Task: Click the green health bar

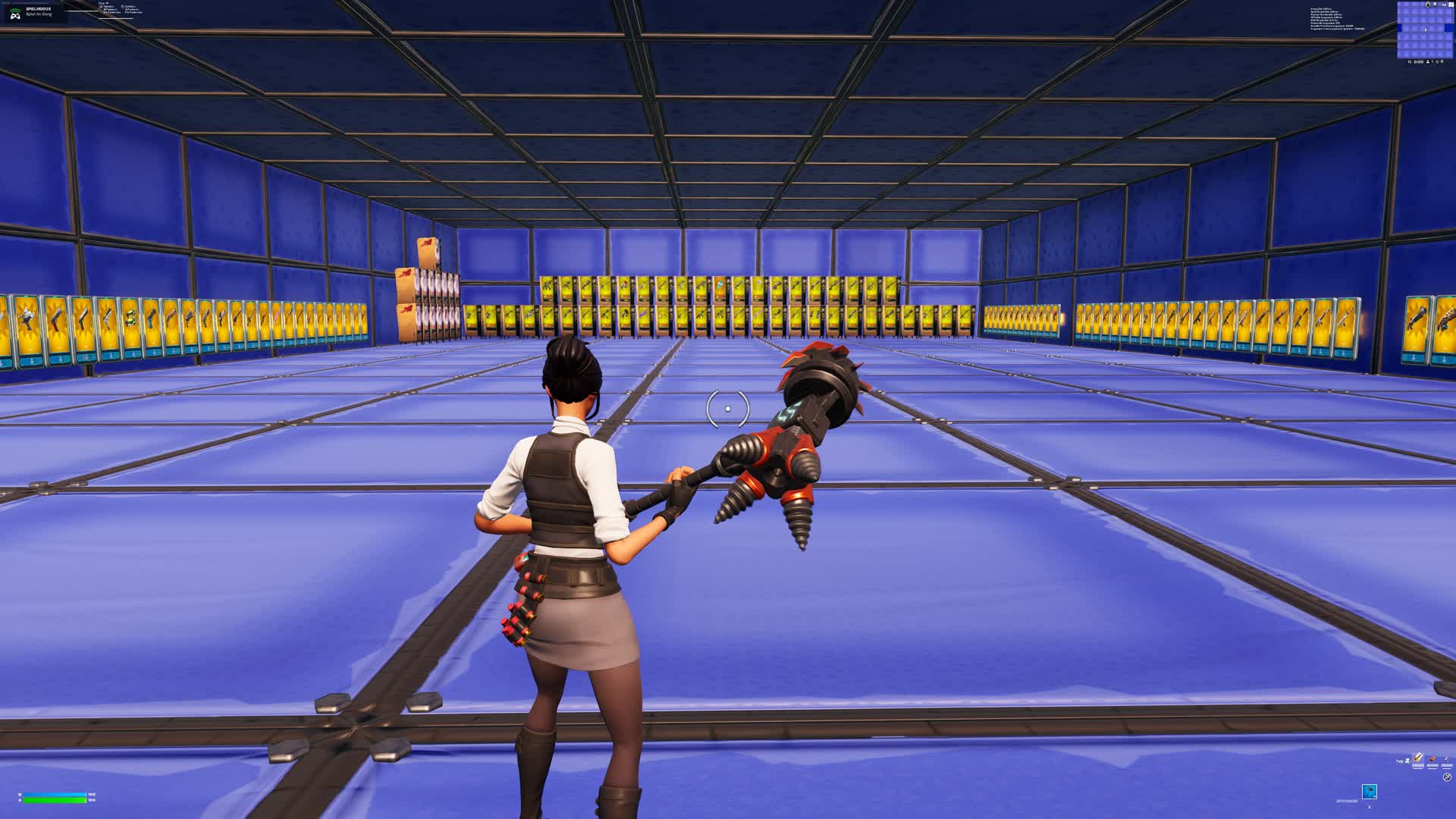Action: (53, 801)
